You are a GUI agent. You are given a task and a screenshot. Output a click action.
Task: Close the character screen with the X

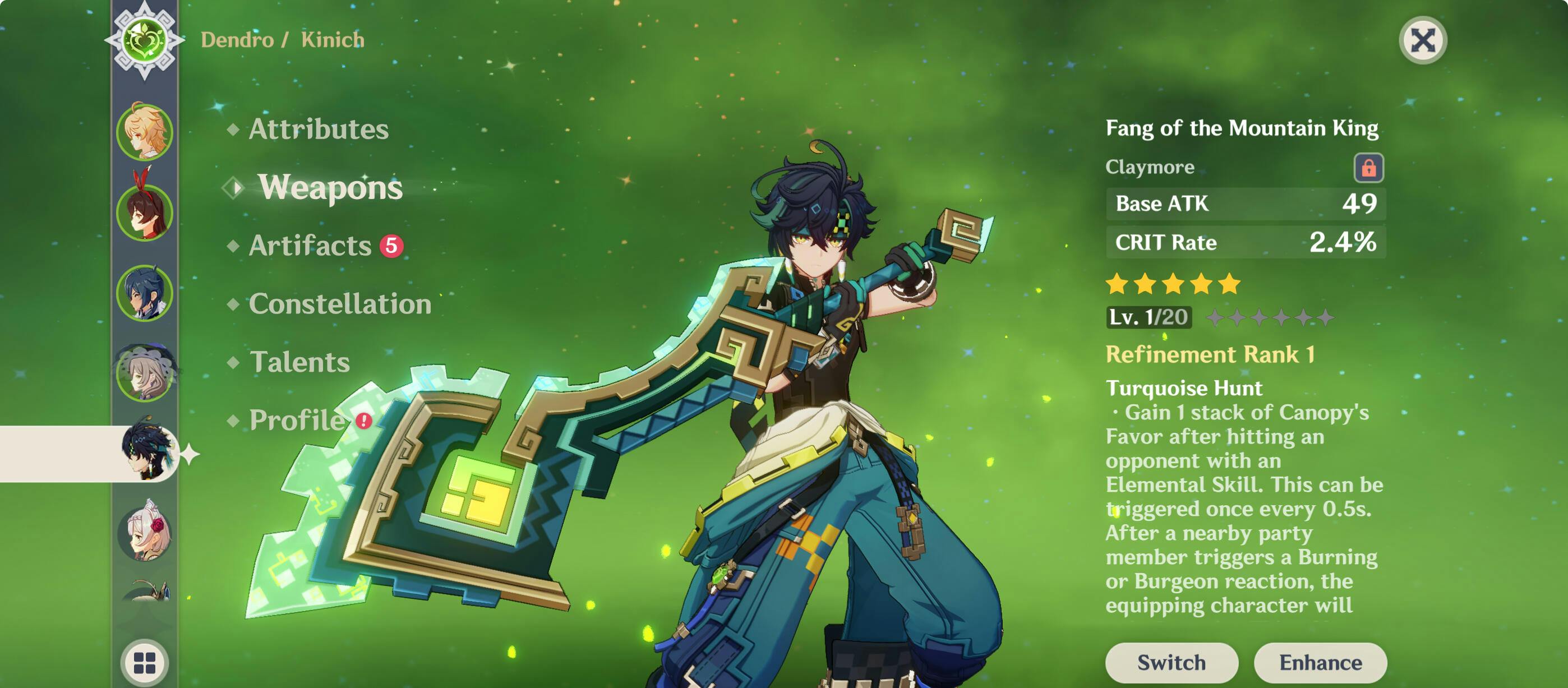1423,41
